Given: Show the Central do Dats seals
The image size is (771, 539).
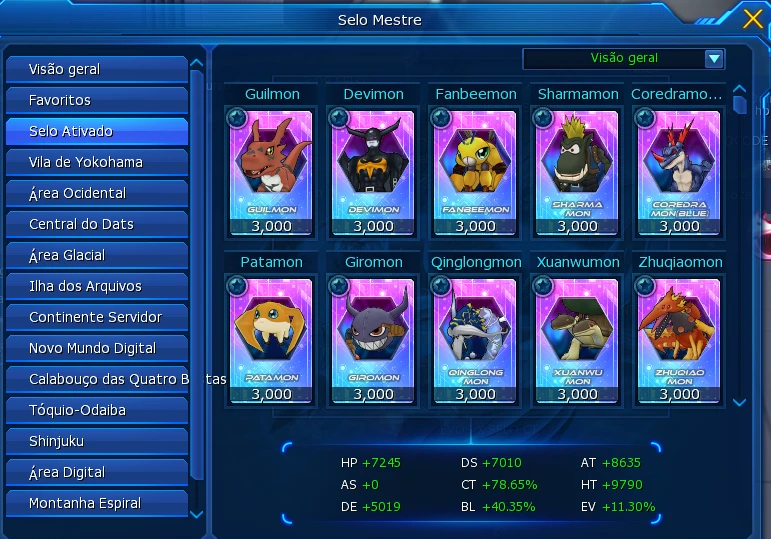Looking at the screenshot, I should tap(96, 224).
